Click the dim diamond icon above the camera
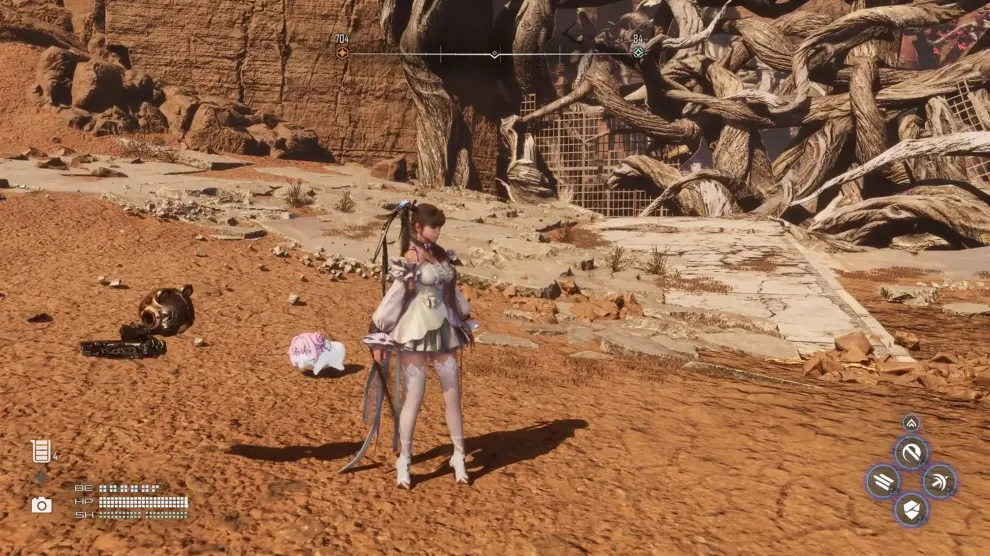Image resolution: width=990 pixels, height=556 pixels. (41, 478)
